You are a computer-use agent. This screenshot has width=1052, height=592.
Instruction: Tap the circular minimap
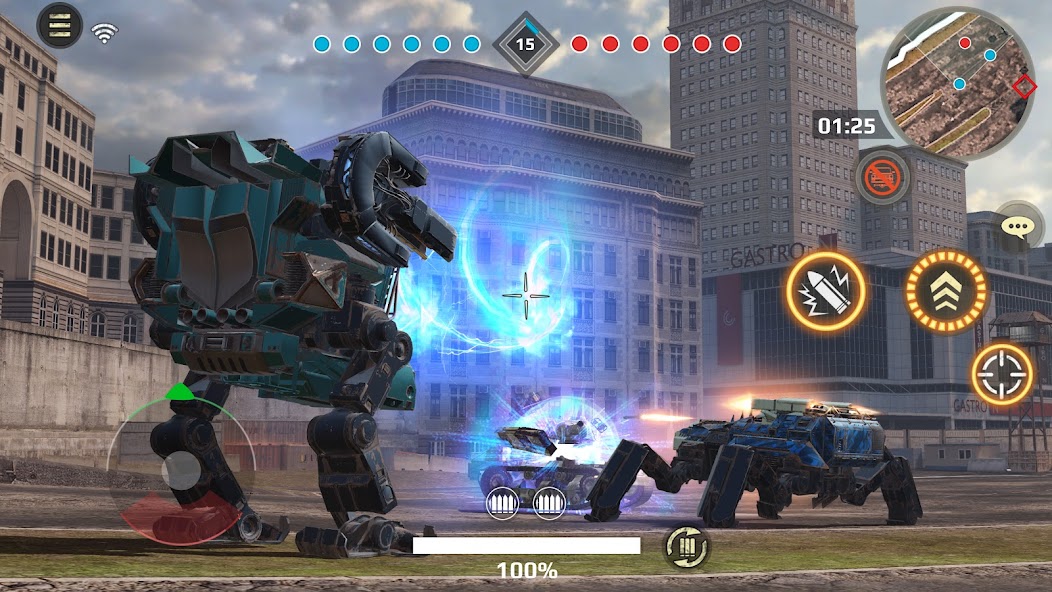click(x=957, y=84)
